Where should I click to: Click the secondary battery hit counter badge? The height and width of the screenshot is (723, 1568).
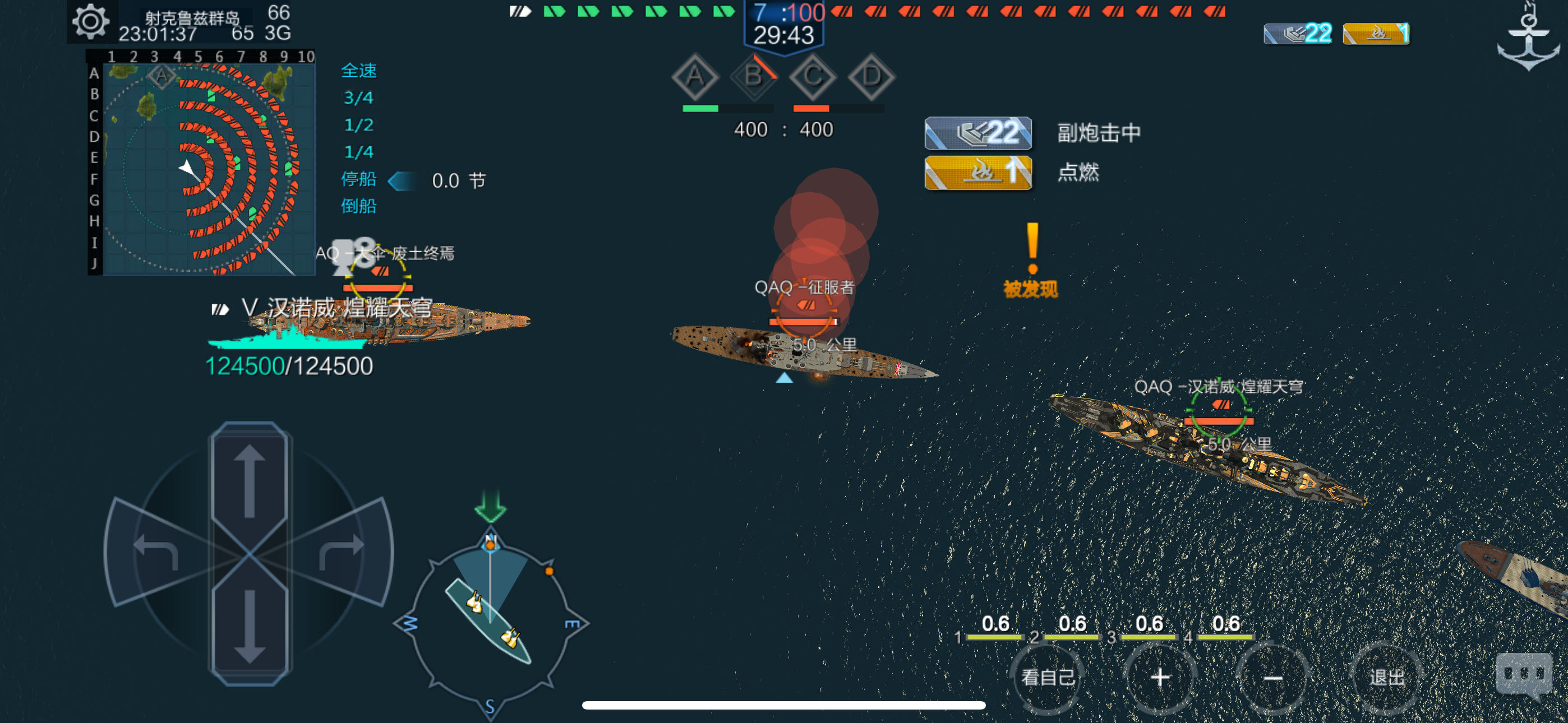[x=1297, y=35]
